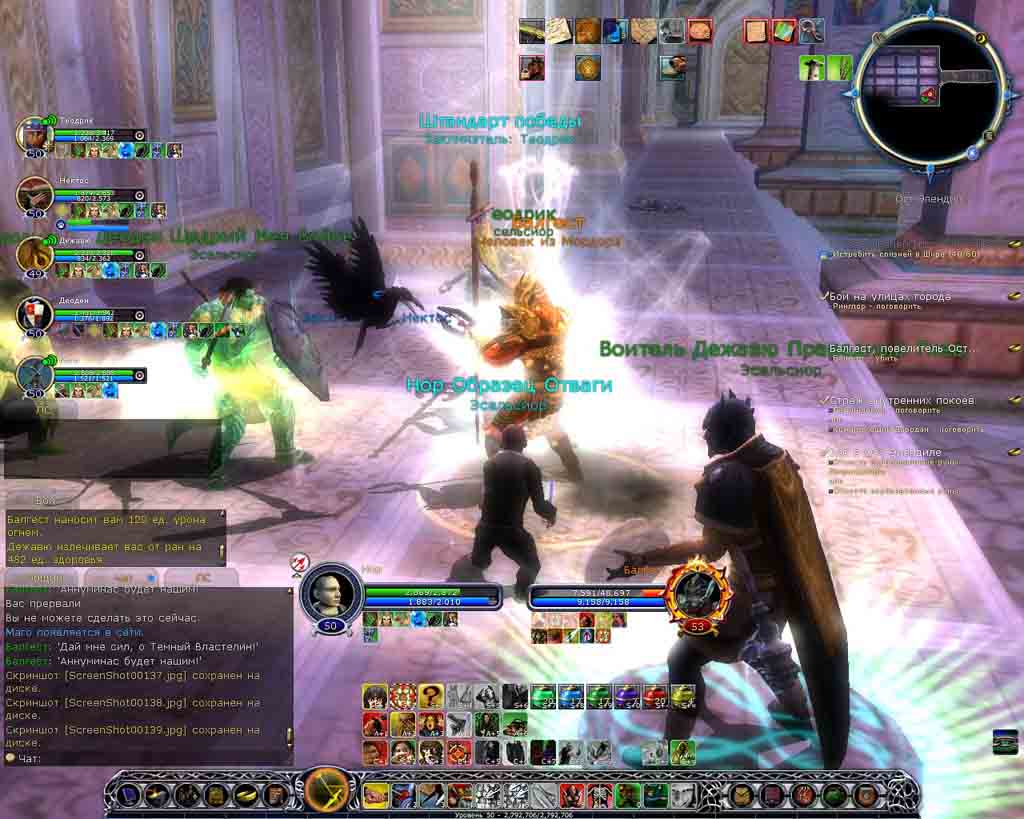Image resolution: width=1024 pixels, height=819 pixels.
Task: Click the small panel button at right edge
Action: click(x=1005, y=742)
